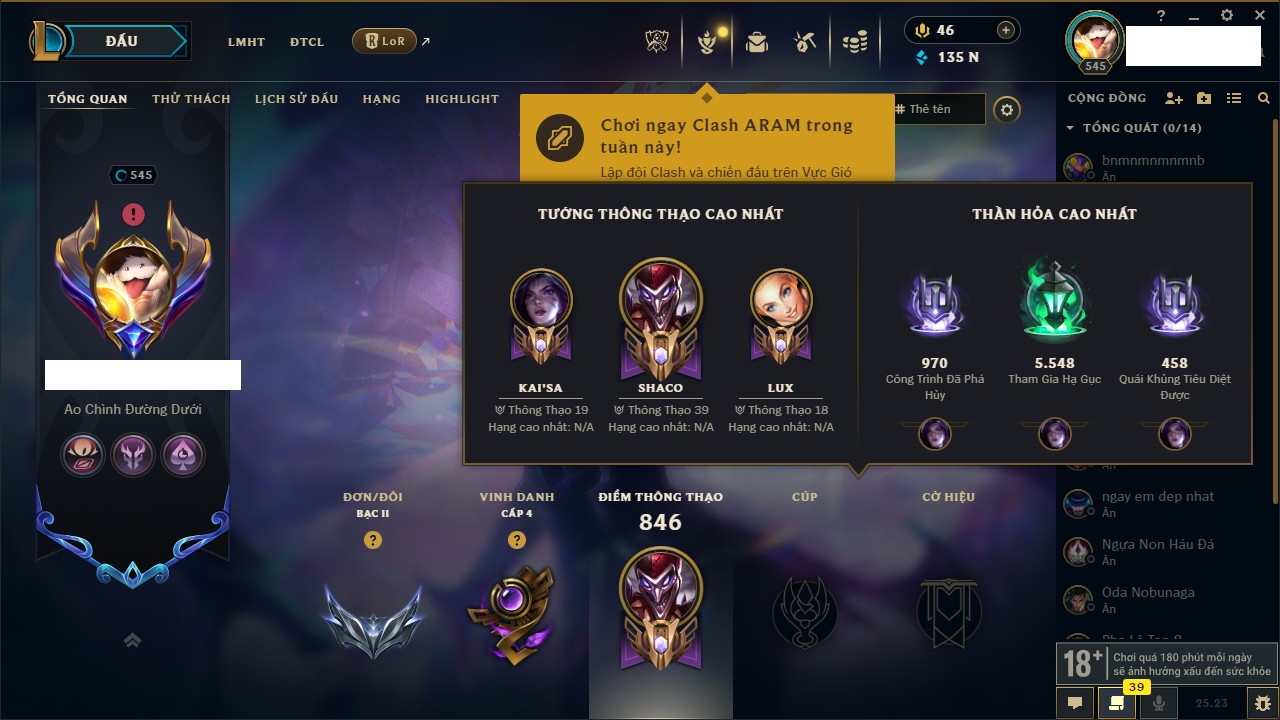1280x720 pixels.
Task: View the LỊCH SỬ ĐẤU tab
Action: pos(296,99)
